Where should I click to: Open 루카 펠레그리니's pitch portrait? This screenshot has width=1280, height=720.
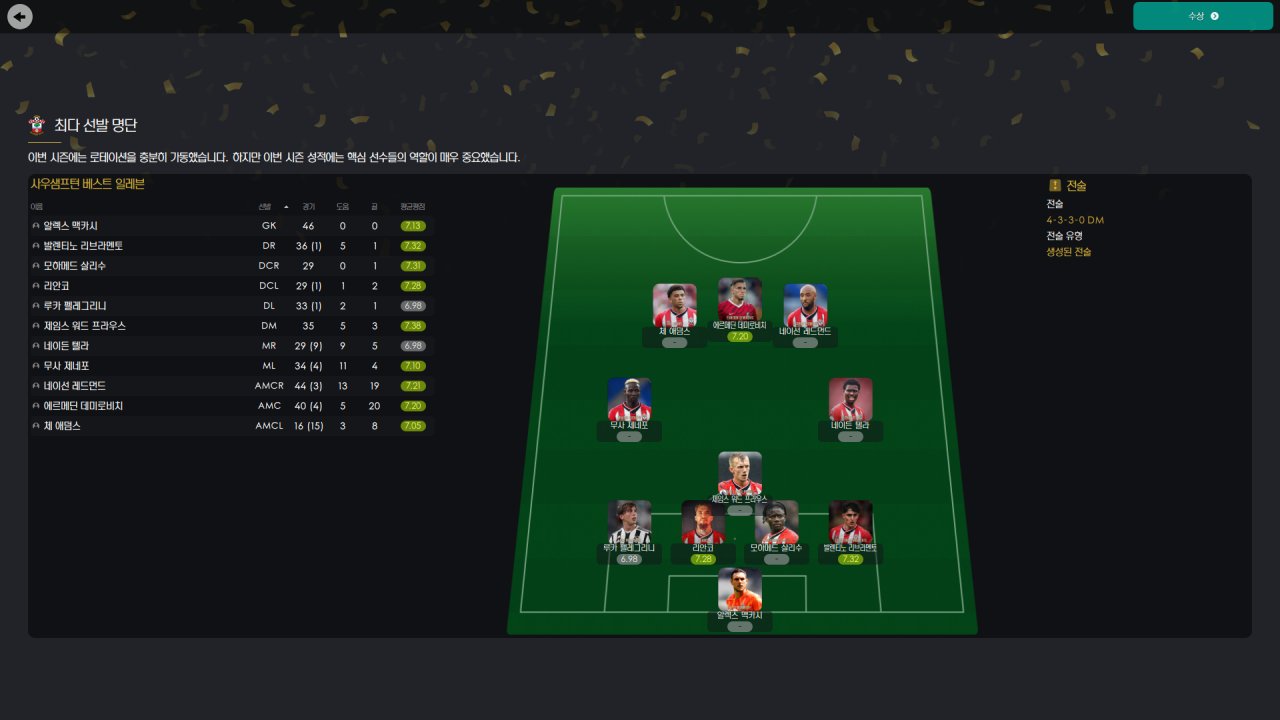click(629, 522)
